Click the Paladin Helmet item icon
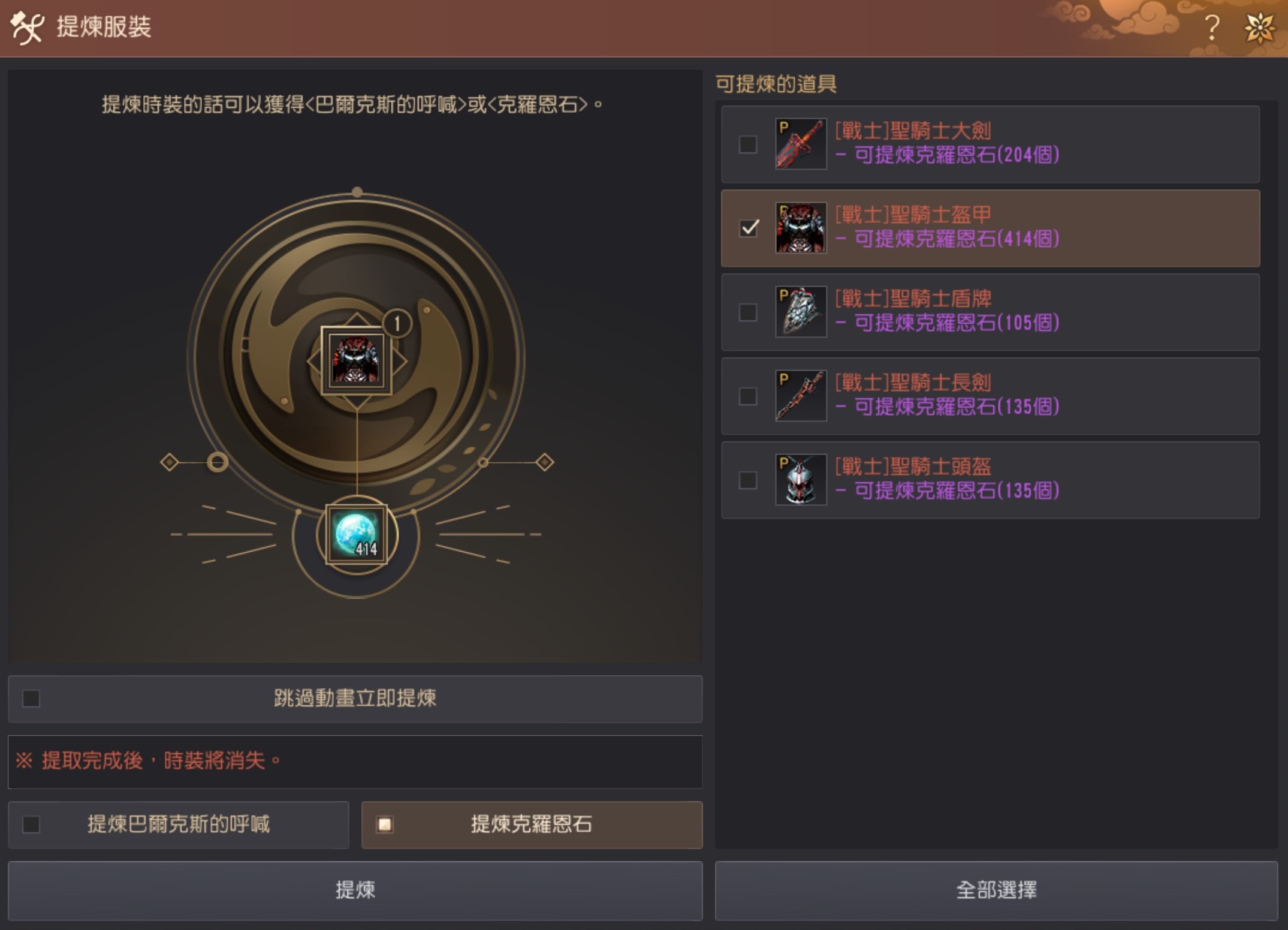The height and width of the screenshot is (930, 1288). tap(800, 478)
